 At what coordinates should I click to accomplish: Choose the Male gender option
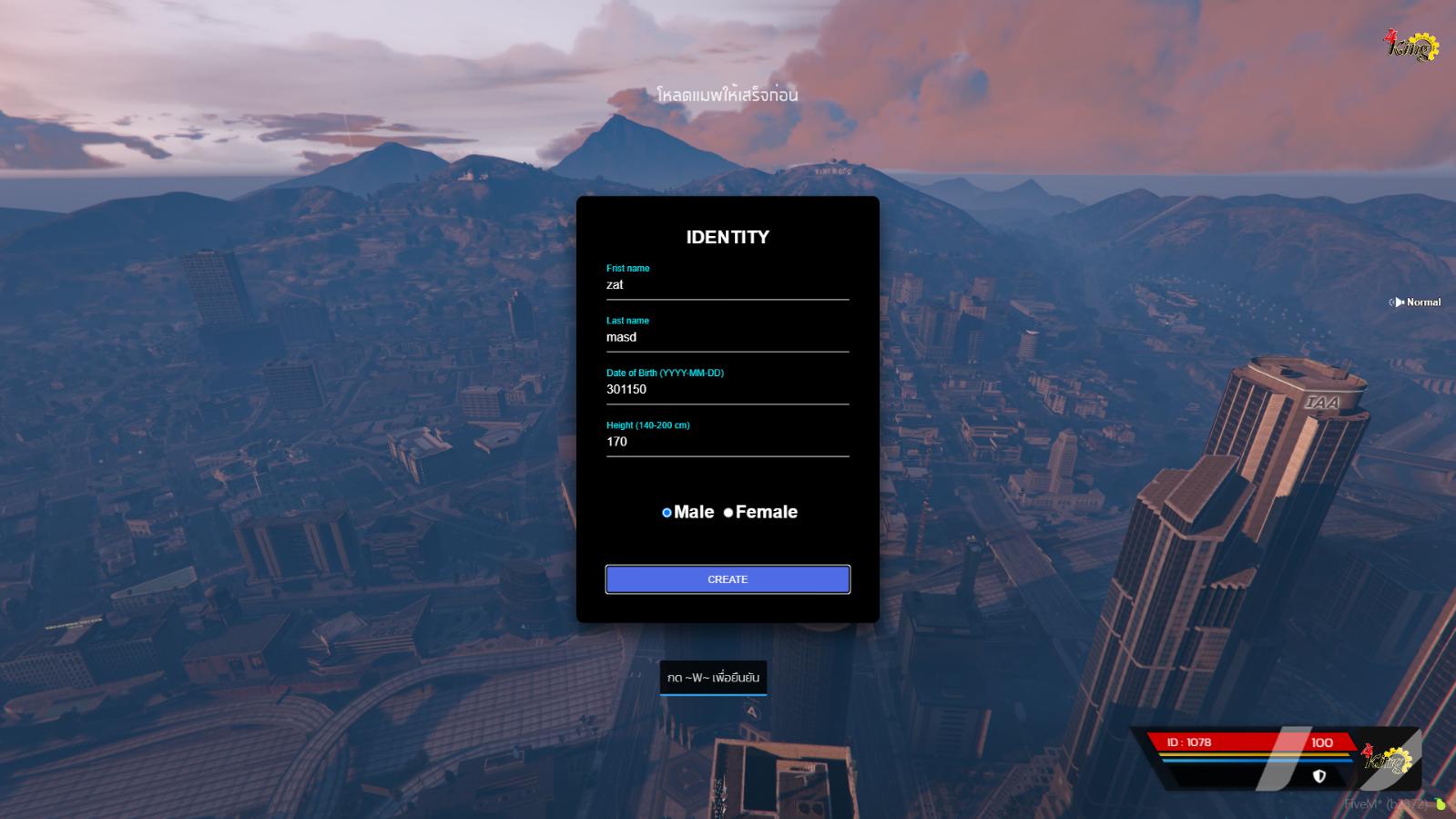[667, 513]
